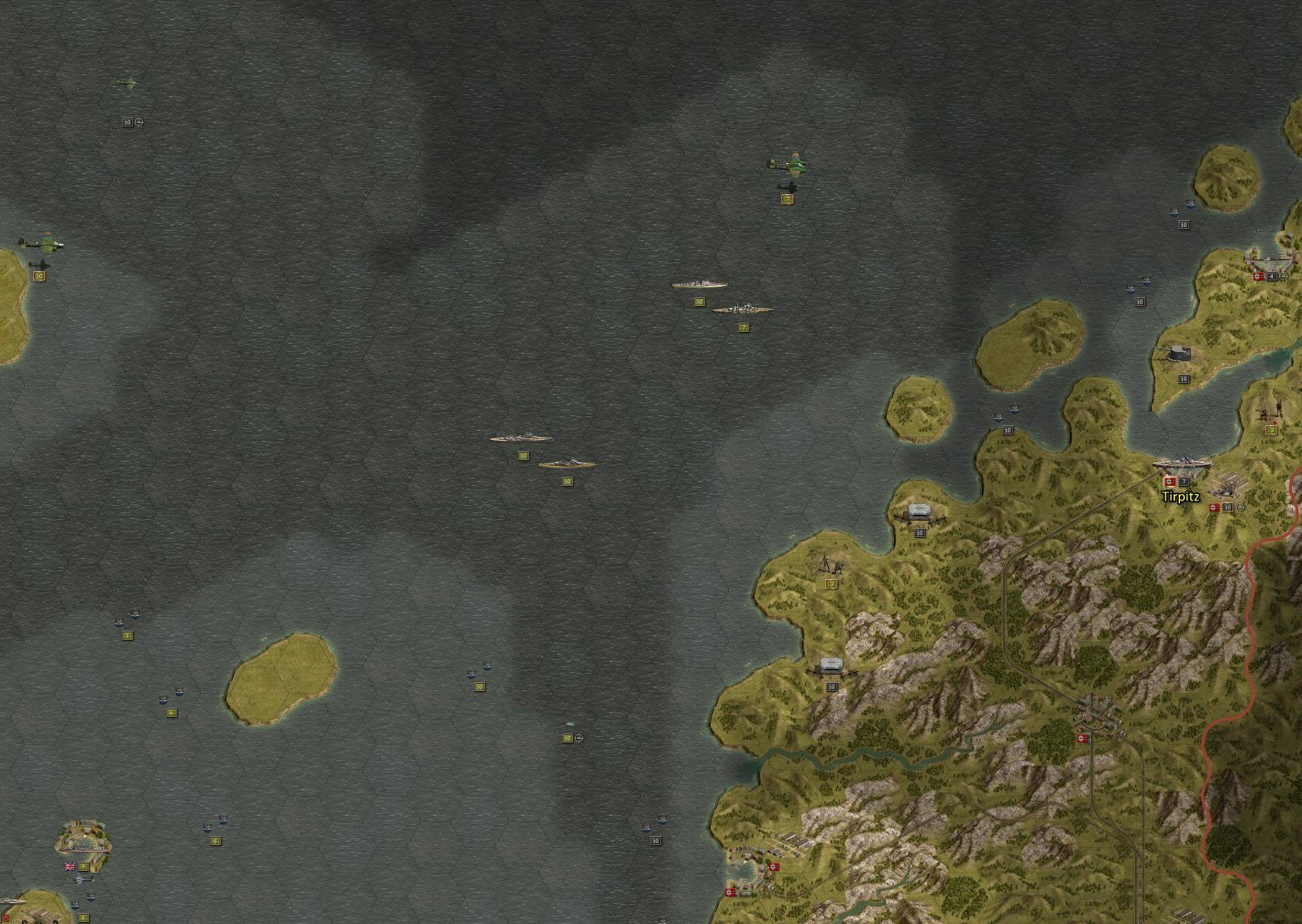Select the battleship pair in the map center
This screenshot has width=1302, height=924.
pyautogui.click(x=523, y=437)
